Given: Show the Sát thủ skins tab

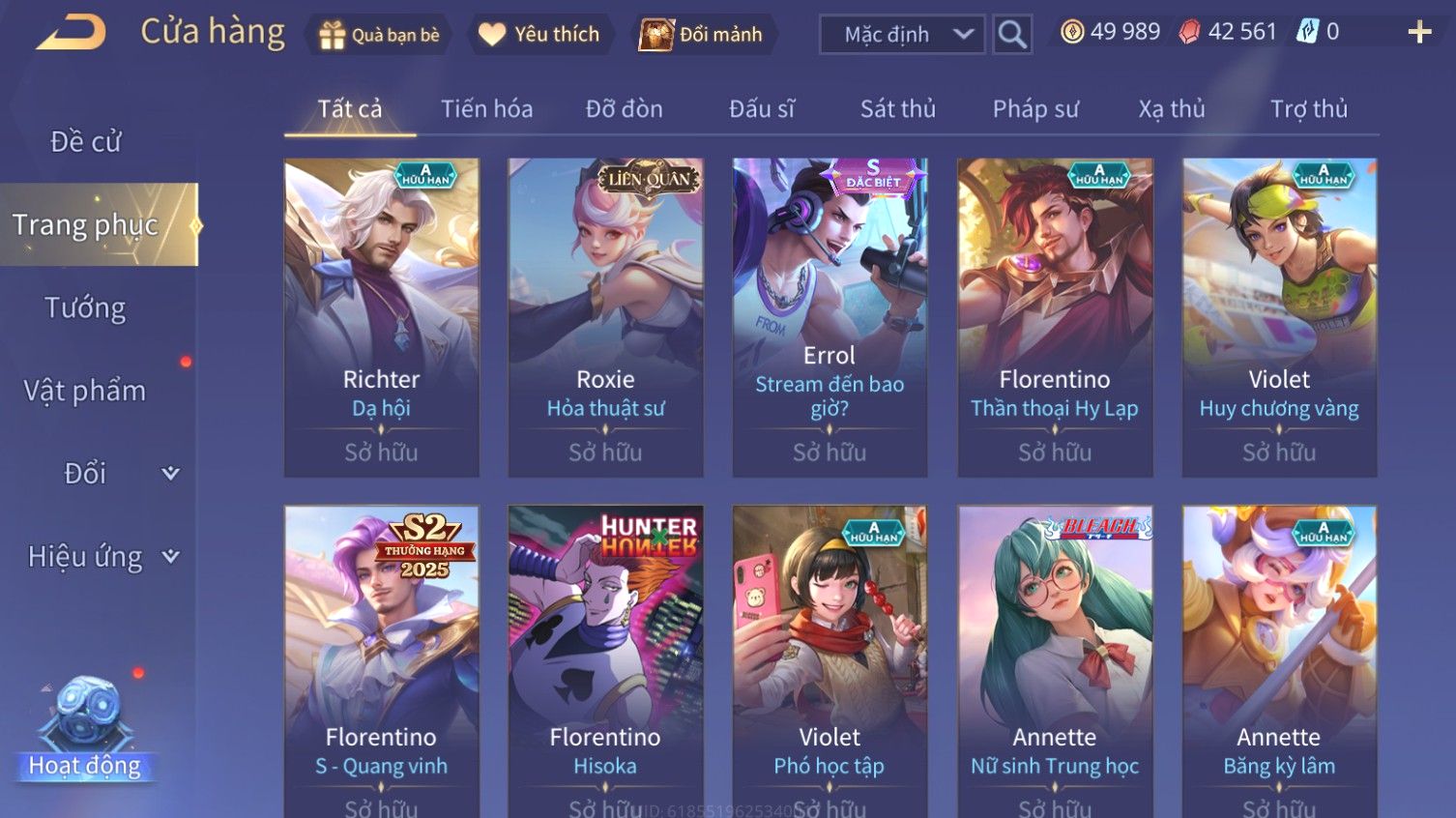Looking at the screenshot, I should click(897, 109).
